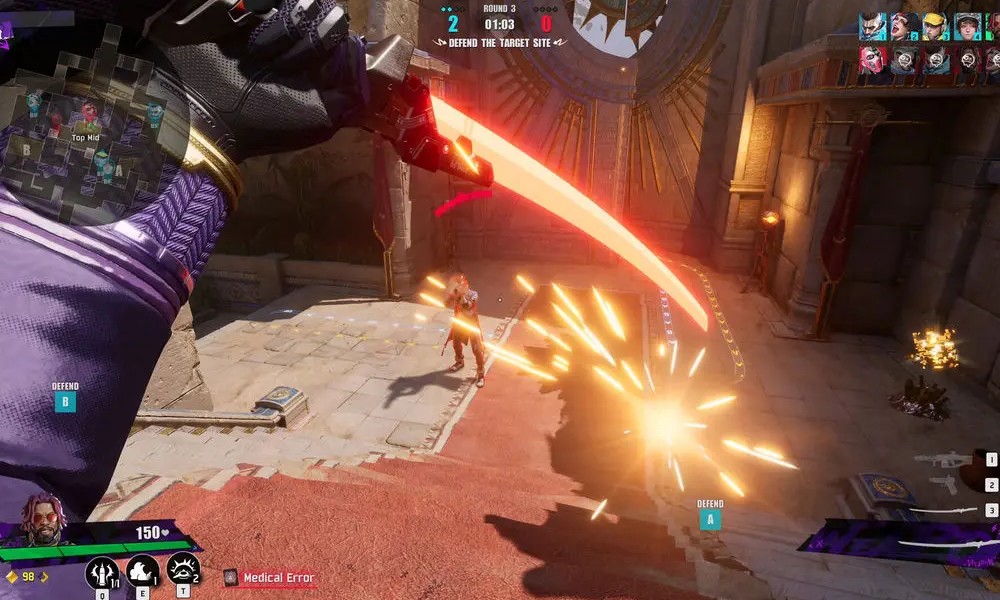Select the defend site B marker

coord(65,402)
